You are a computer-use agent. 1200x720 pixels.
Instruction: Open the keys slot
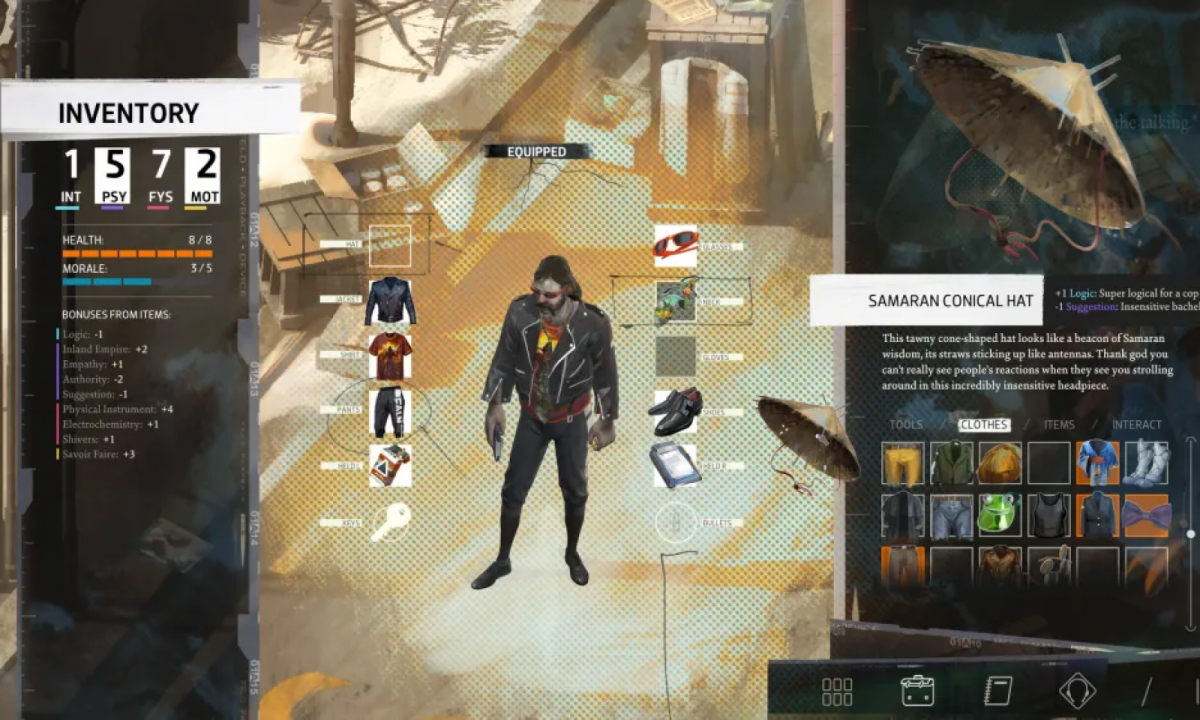[x=390, y=522]
